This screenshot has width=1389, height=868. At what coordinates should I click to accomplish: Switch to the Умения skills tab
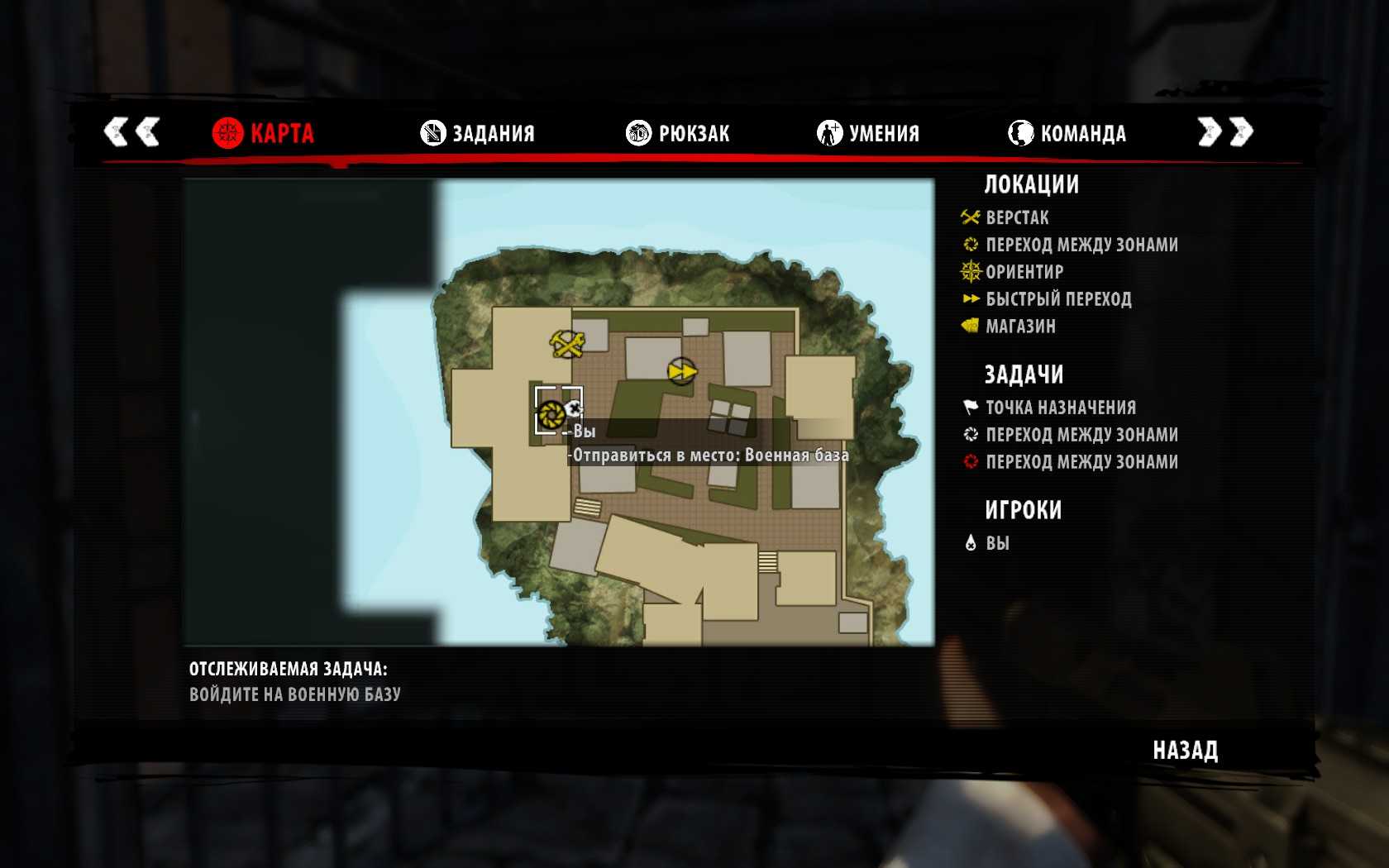point(868,133)
